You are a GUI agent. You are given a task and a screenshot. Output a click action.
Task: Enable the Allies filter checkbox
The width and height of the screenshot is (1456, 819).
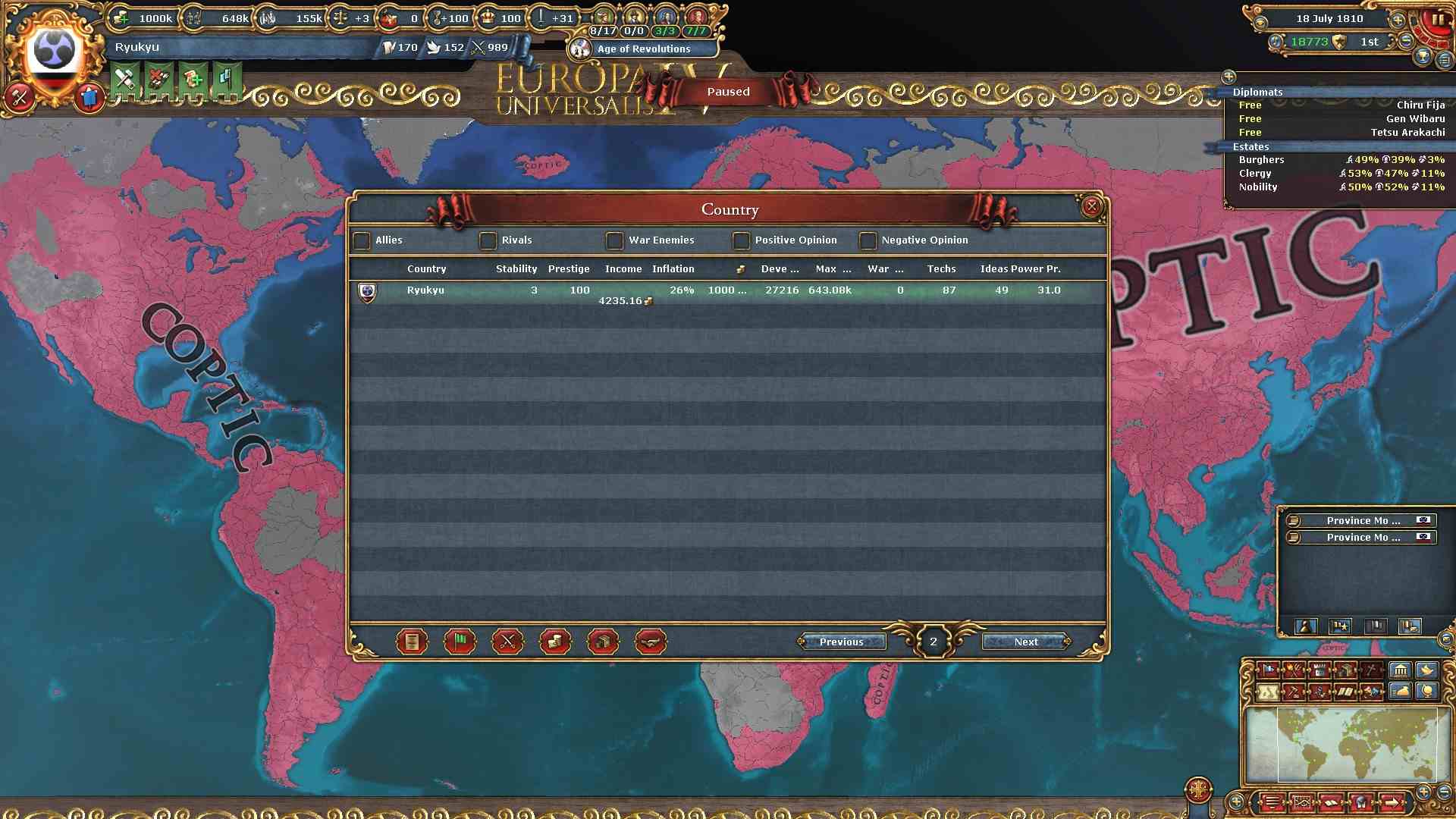click(362, 240)
